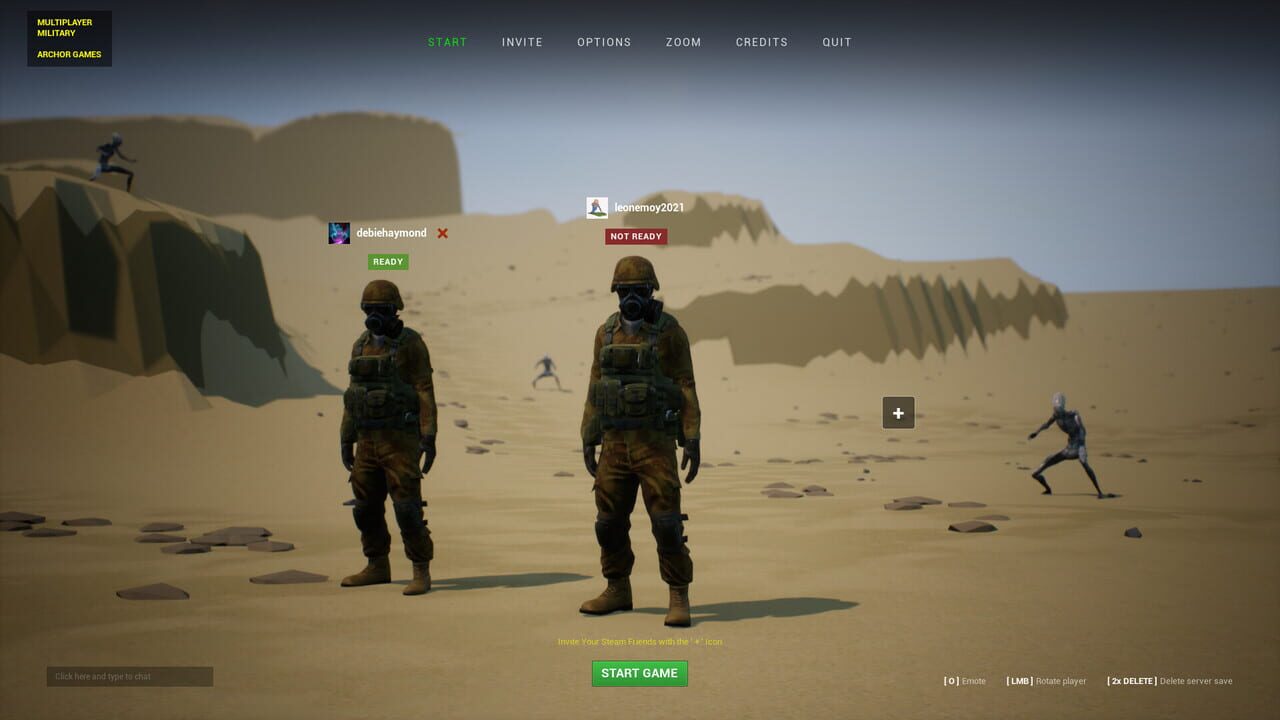Select the ZOOM menu entry
The image size is (1280, 720).
683,42
